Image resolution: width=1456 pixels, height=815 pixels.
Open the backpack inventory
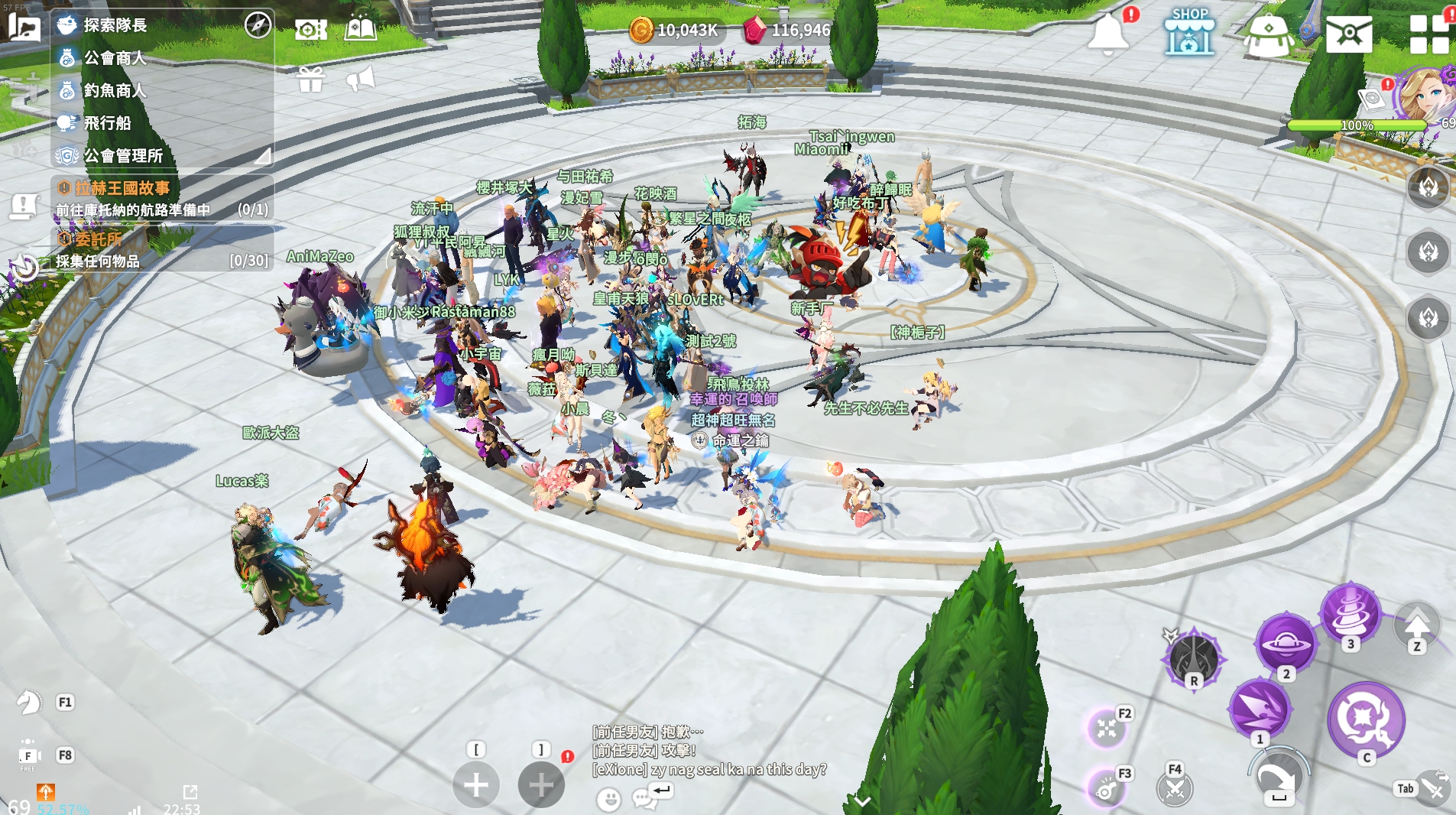[1269, 35]
